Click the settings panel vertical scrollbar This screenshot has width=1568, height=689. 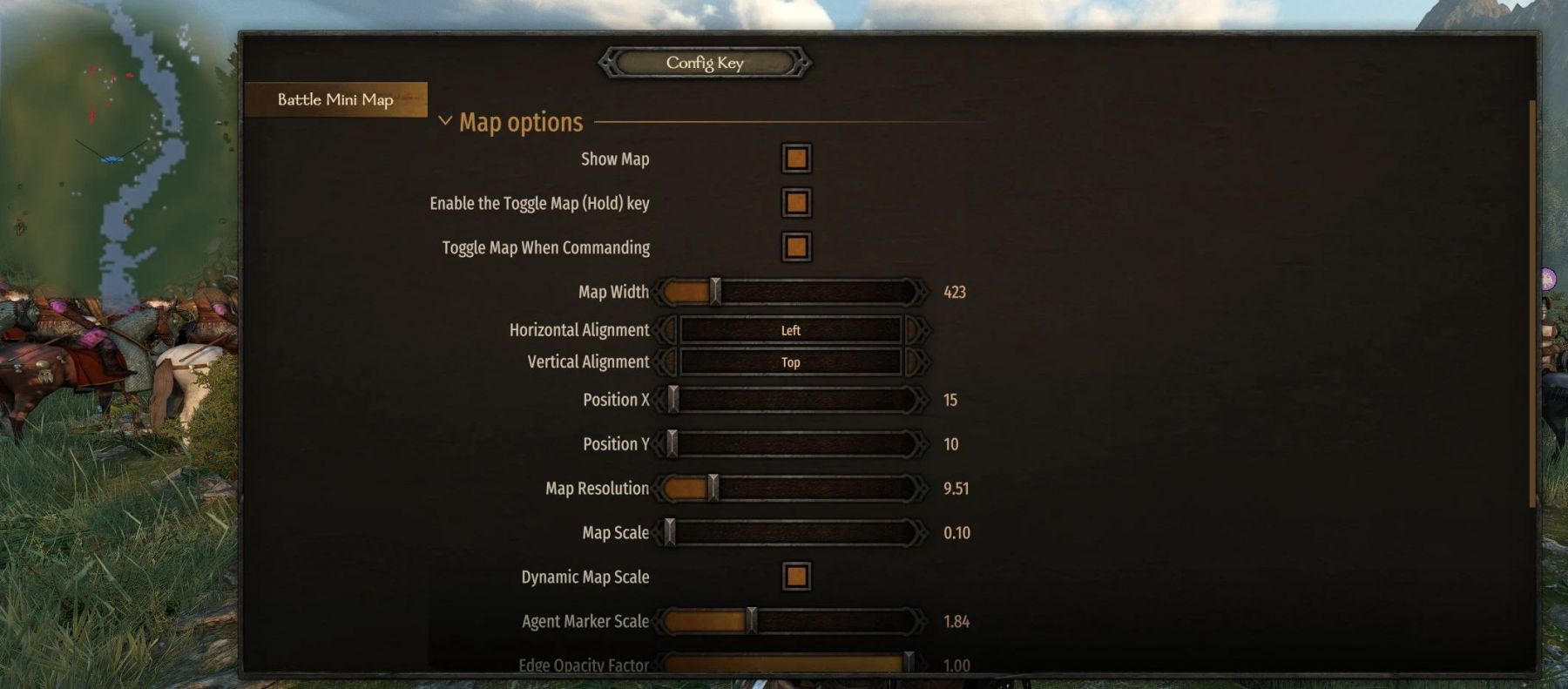pyautogui.click(x=1531, y=305)
